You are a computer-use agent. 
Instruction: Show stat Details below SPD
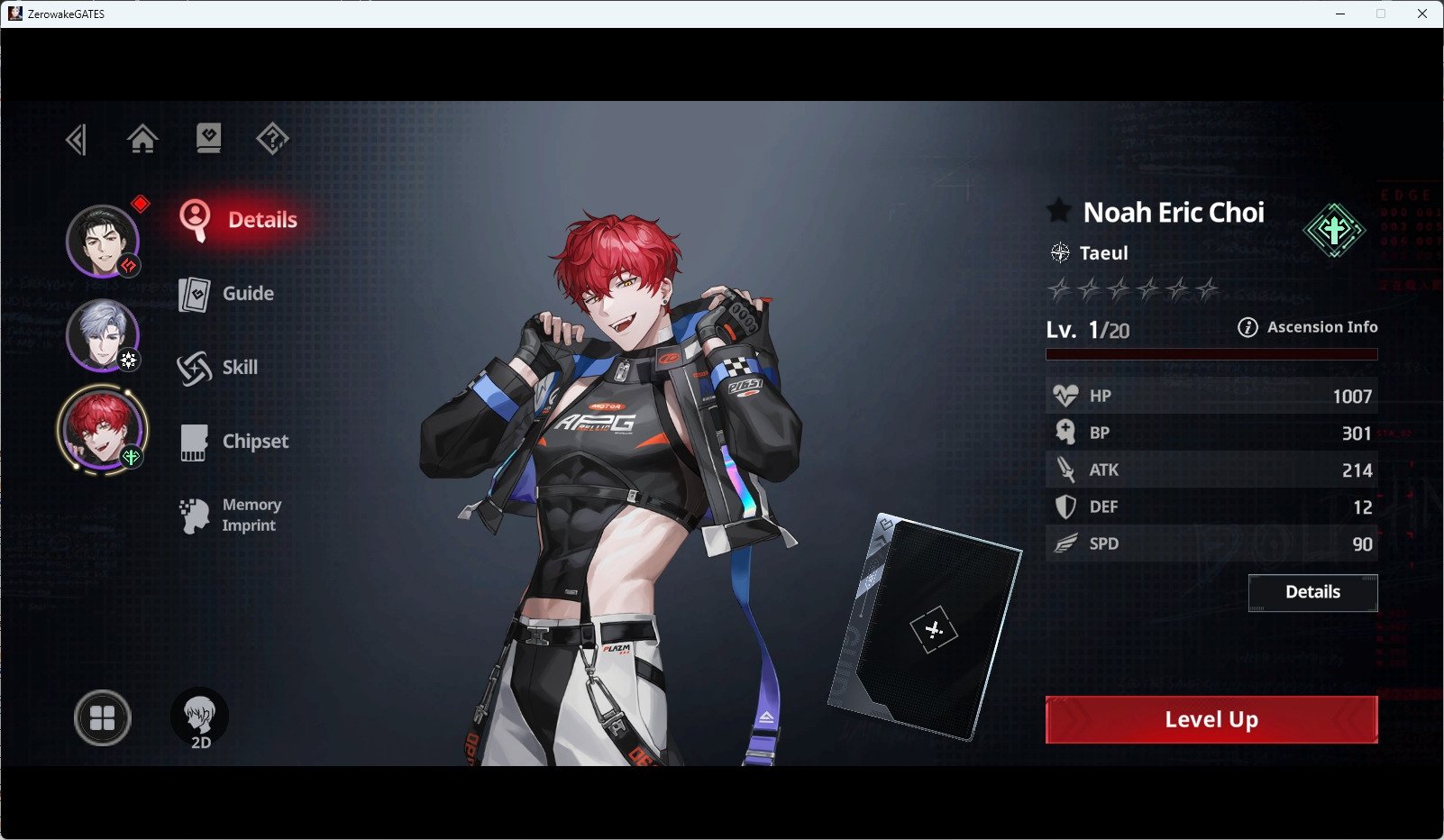click(1312, 592)
